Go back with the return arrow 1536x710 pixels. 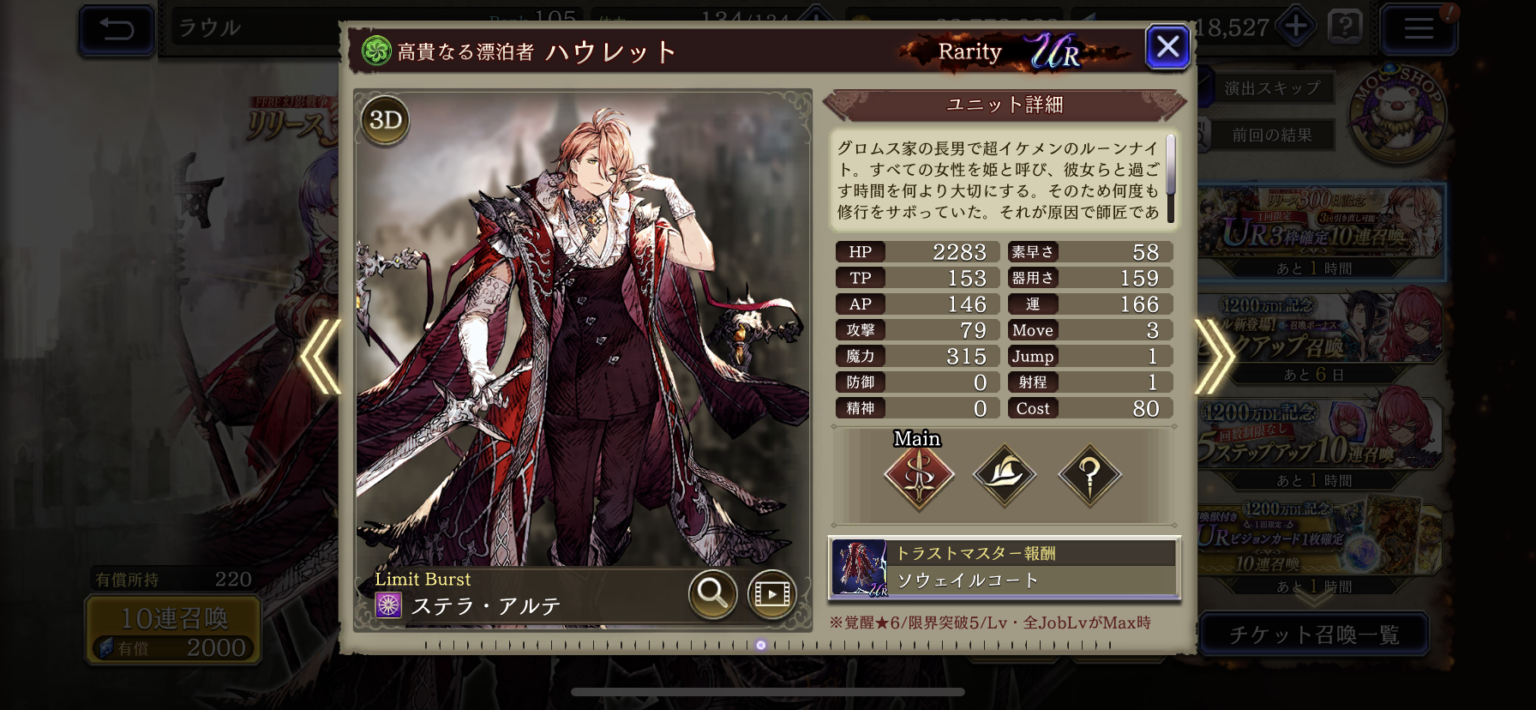click(x=116, y=28)
